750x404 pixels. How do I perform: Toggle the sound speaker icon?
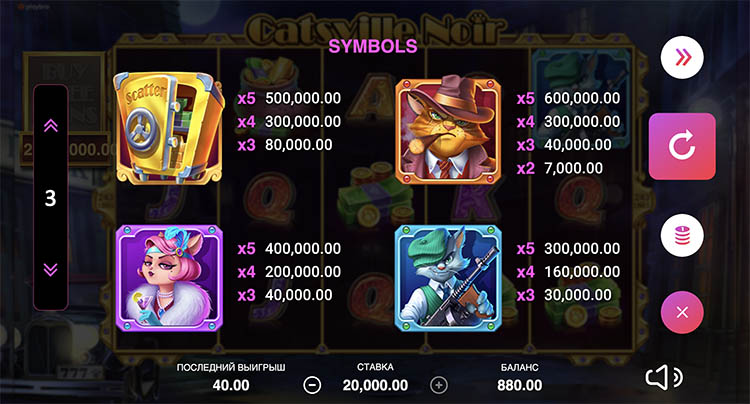pyautogui.click(x=663, y=376)
